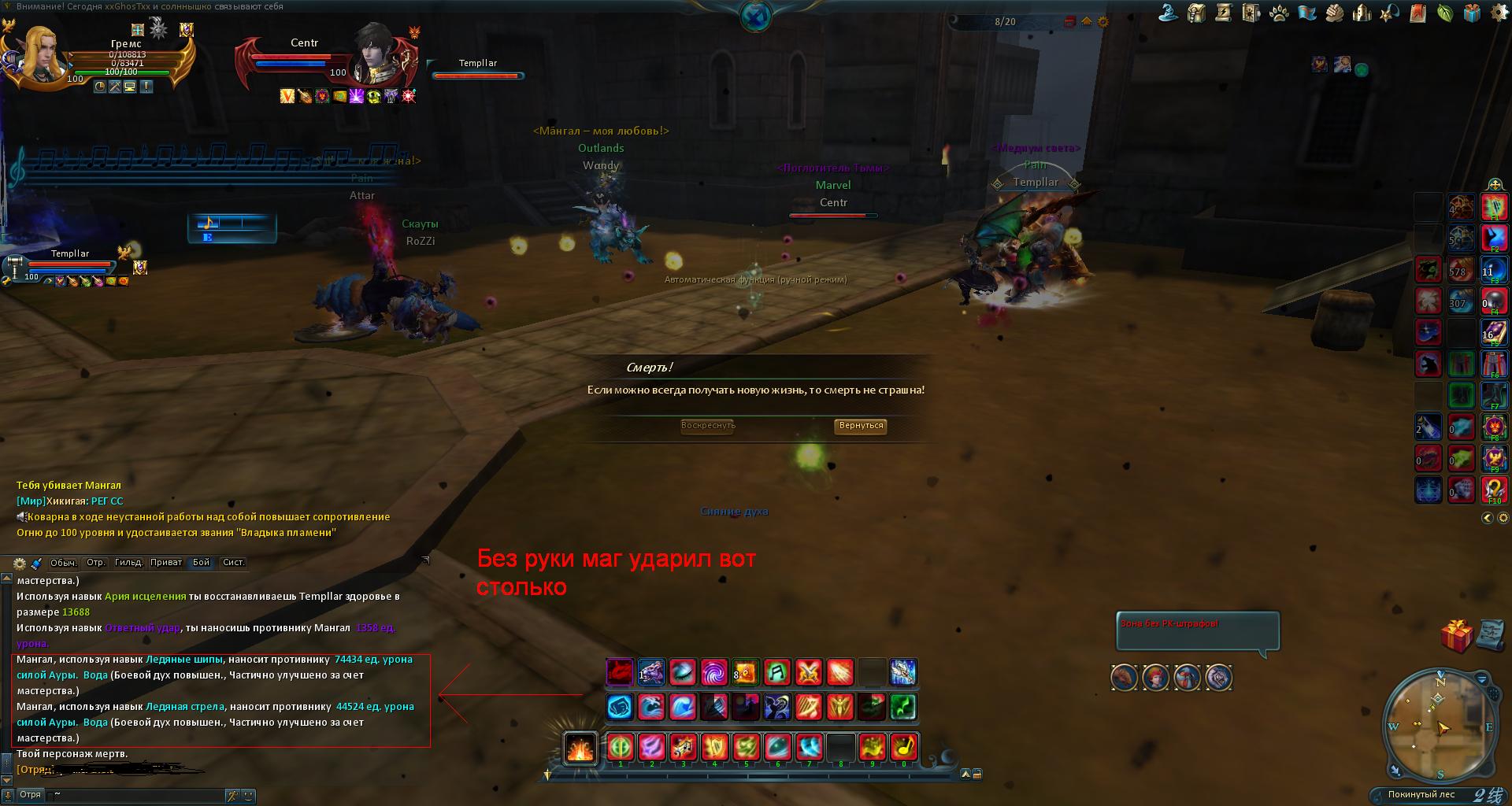Use the purple spiral skill
The width and height of the screenshot is (1512, 806).
[x=714, y=673]
